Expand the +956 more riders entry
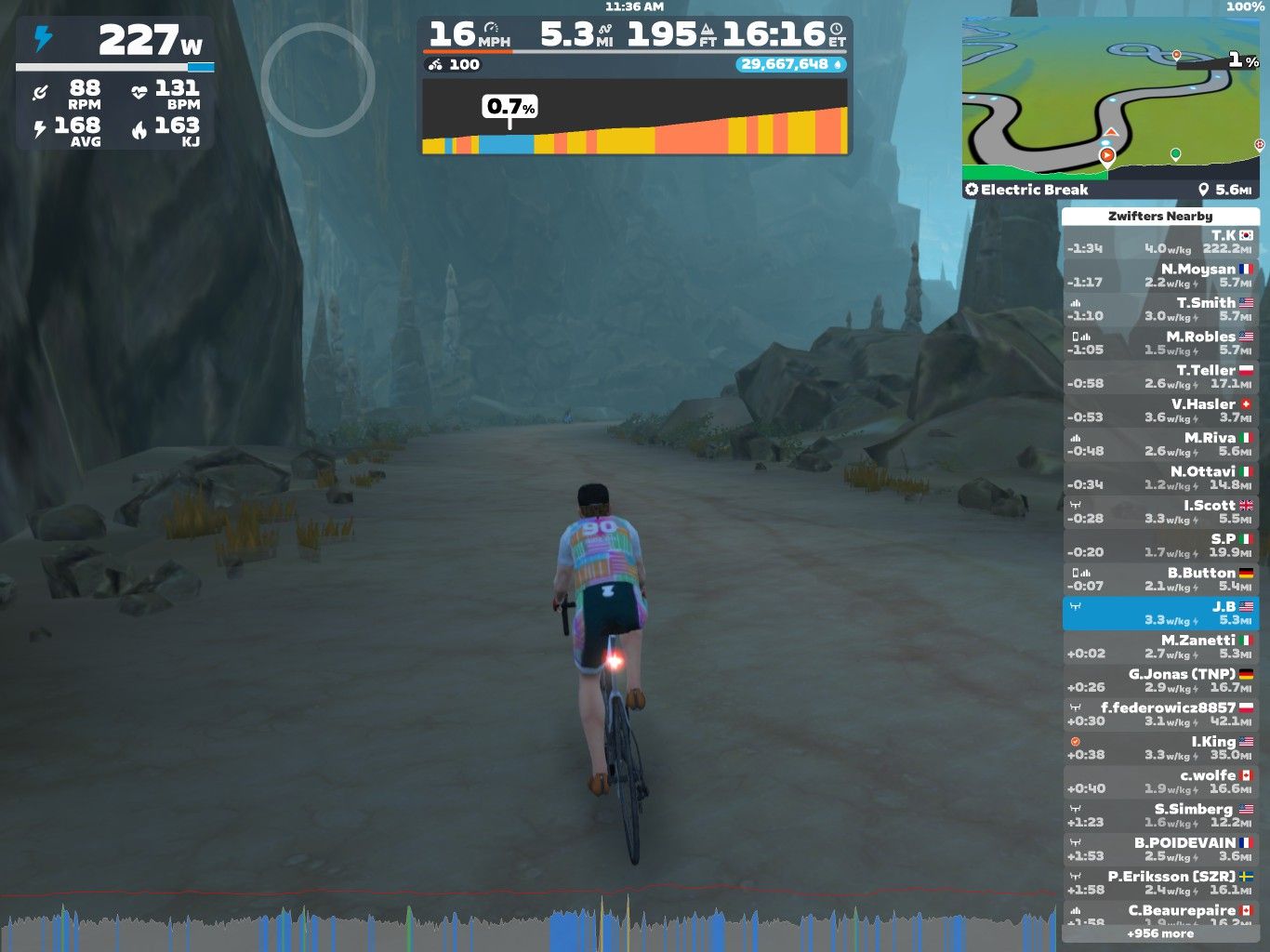The image size is (1270, 952). (x=1160, y=933)
